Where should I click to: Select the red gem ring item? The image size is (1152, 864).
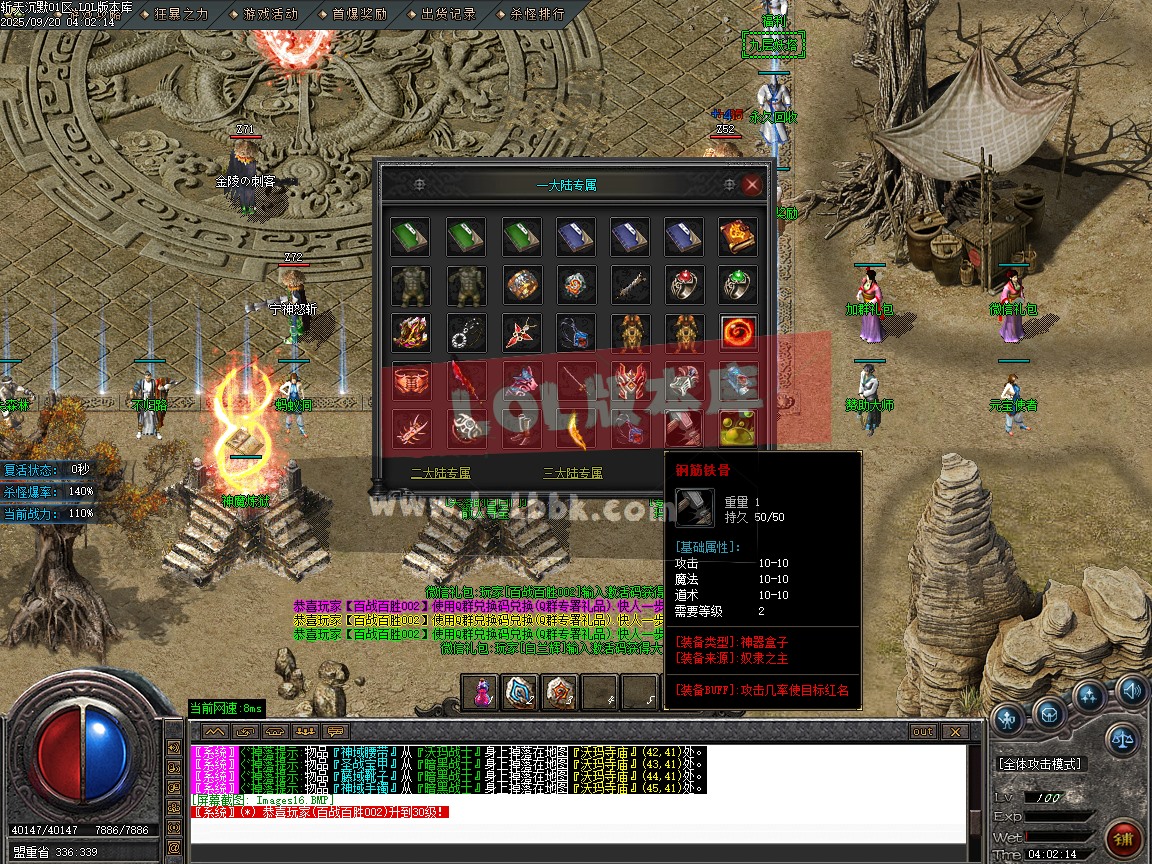(x=683, y=285)
